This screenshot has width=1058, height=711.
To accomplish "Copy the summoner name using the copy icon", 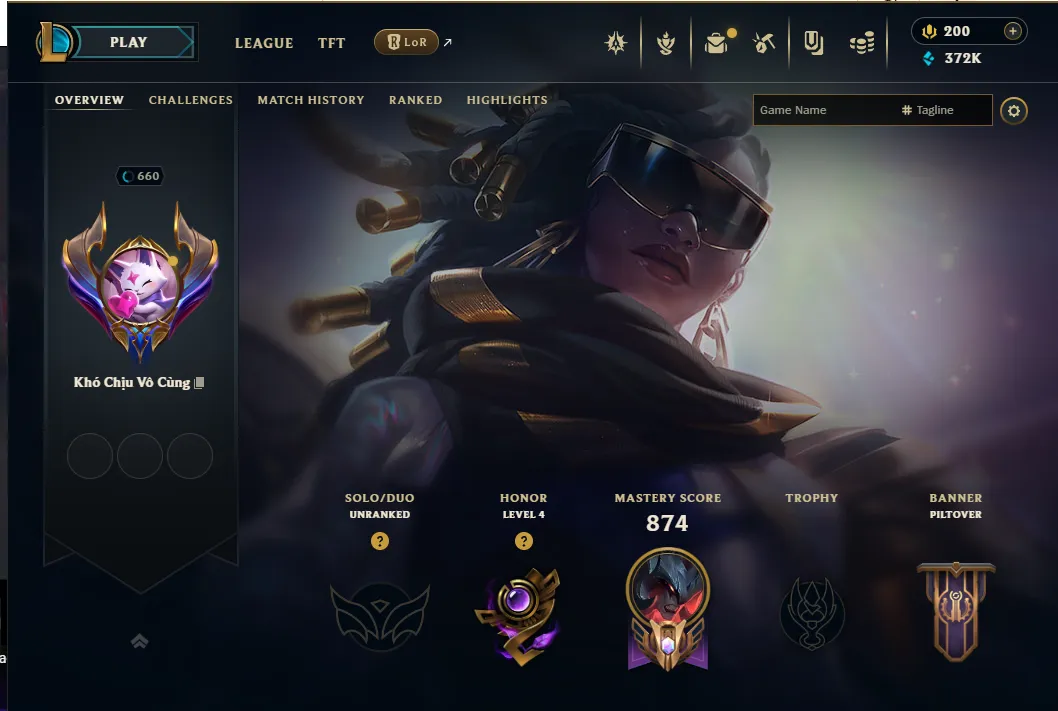I will click(199, 383).
